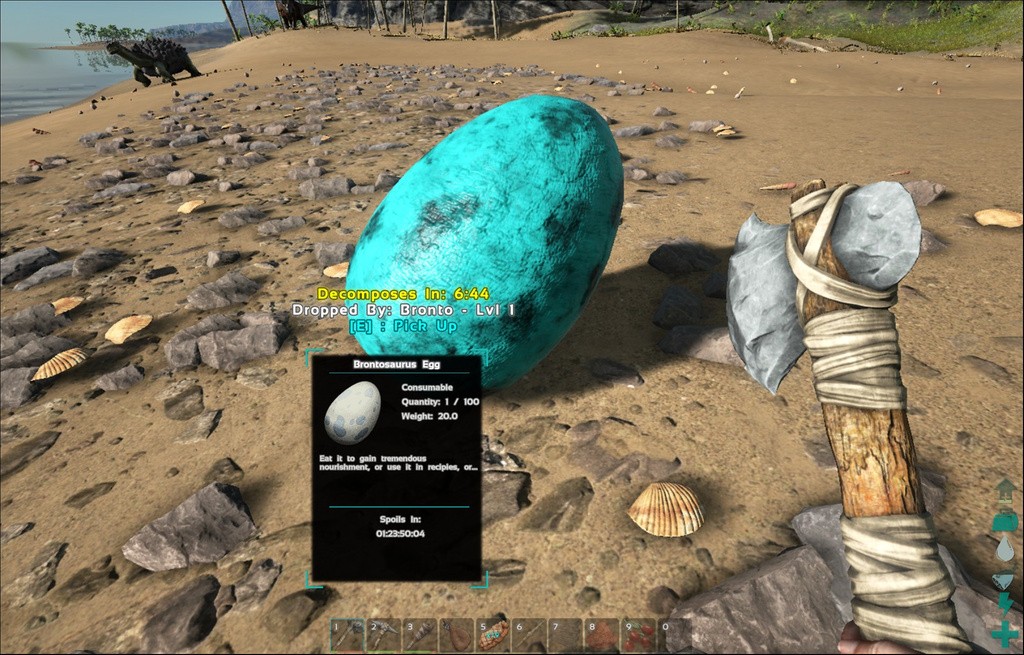The width and height of the screenshot is (1024, 655).
Task: Use the waterskin in the hotbar
Action: pos(457,635)
